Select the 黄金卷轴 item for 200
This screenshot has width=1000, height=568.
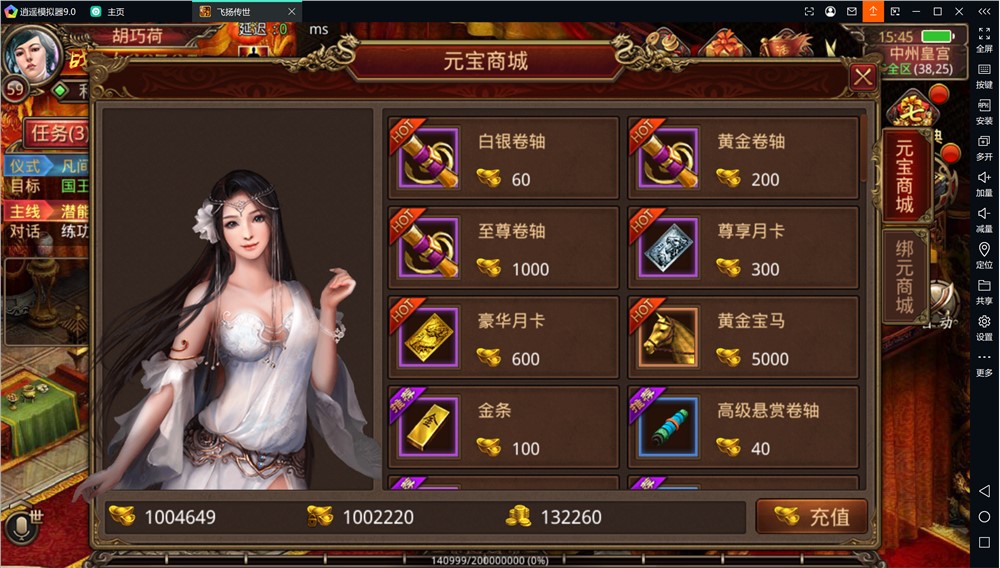coord(743,159)
